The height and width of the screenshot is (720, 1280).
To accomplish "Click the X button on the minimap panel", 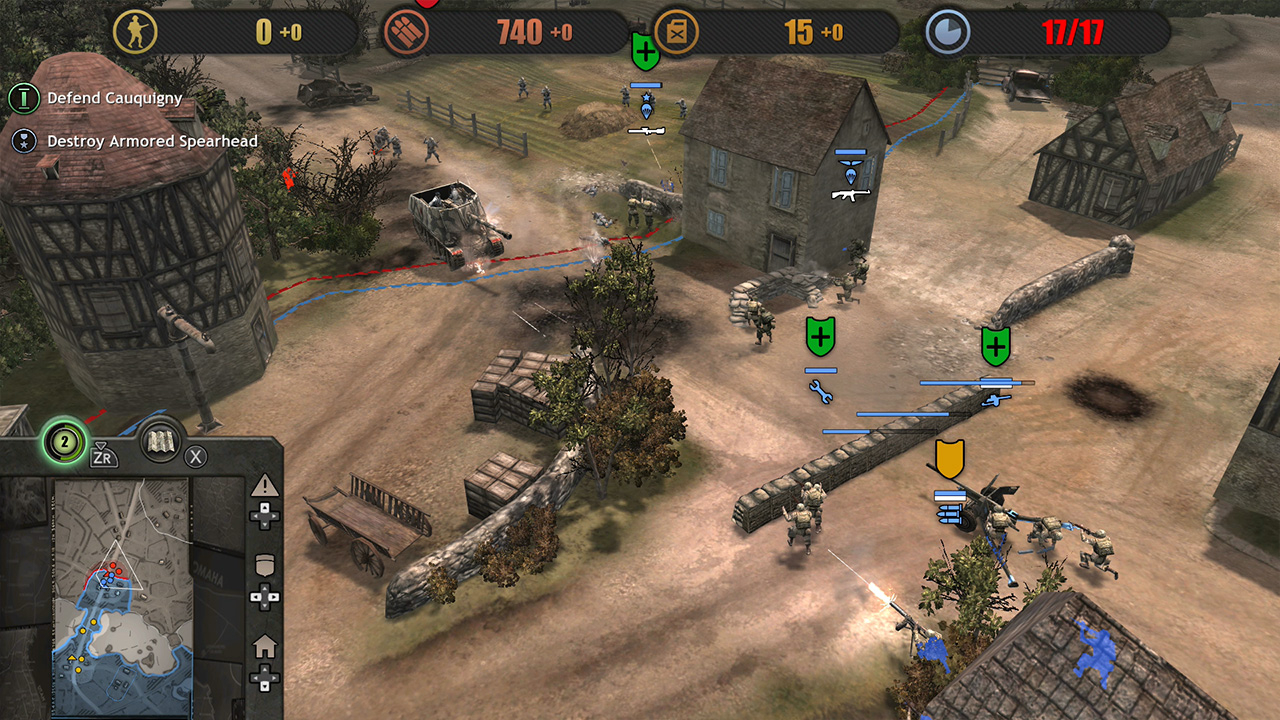I will coord(196,456).
